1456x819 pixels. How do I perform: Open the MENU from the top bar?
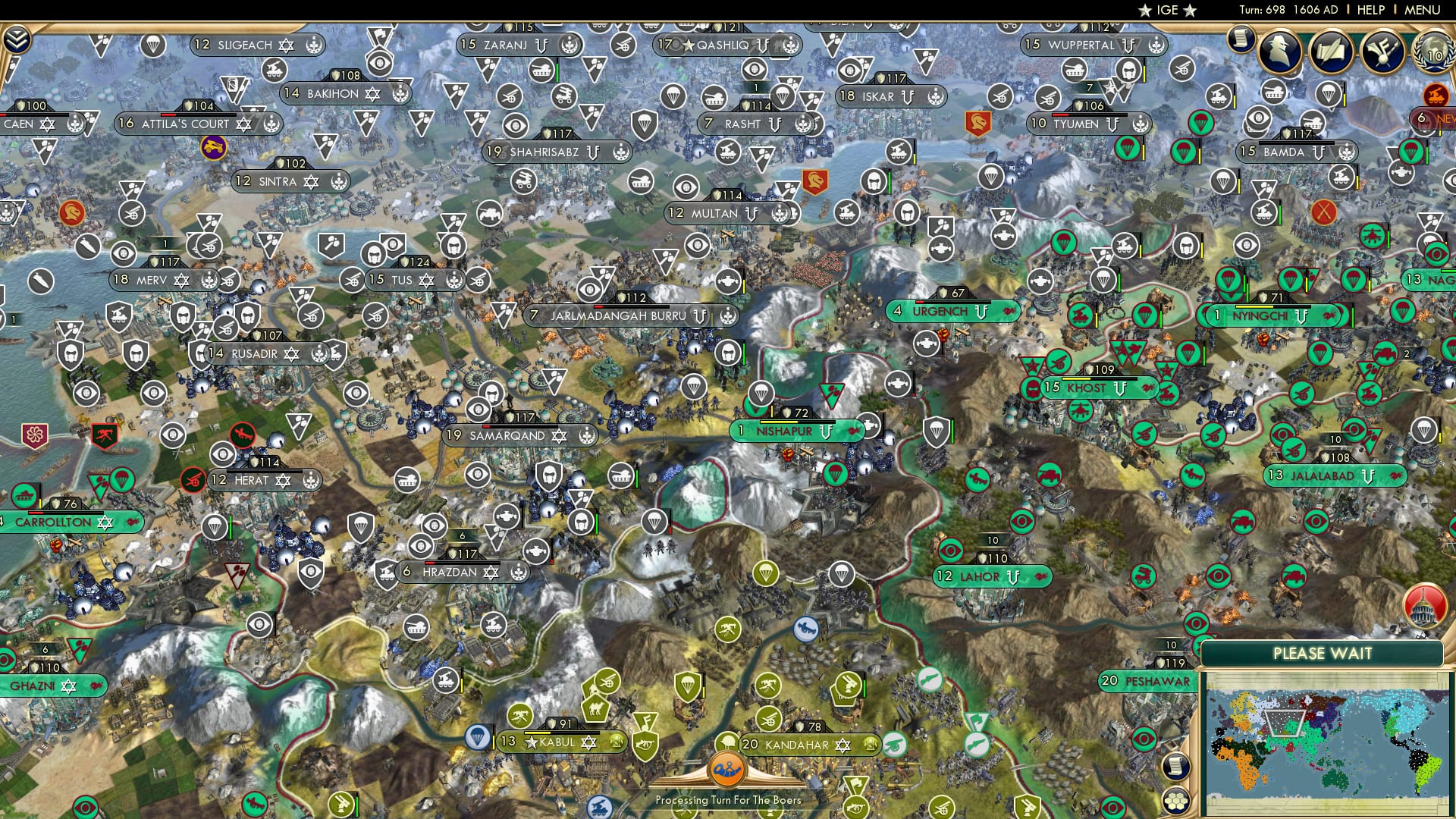pyautogui.click(x=1423, y=9)
